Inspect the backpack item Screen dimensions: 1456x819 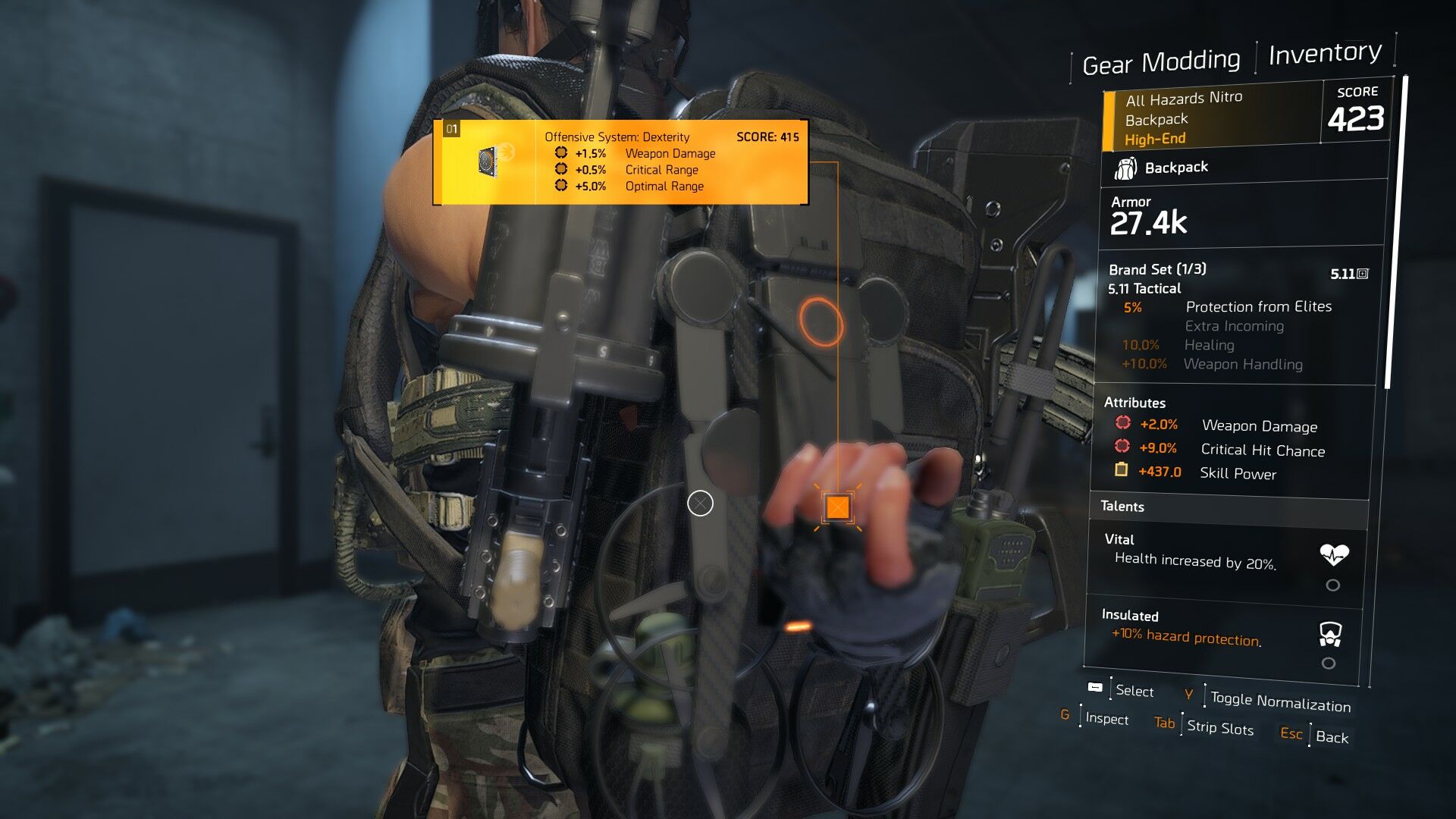click(x=1106, y=719)
